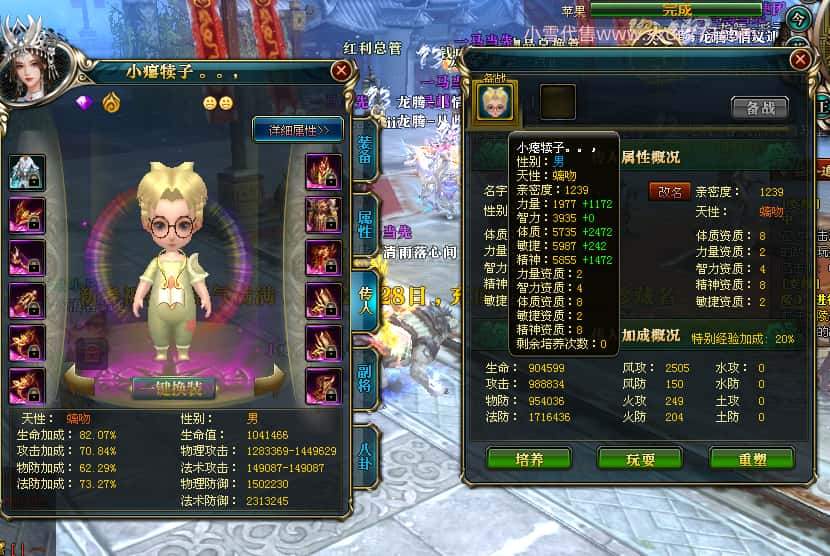This screenshot has height=556, width=830.
Task: Activate the 重塑 reshape button
Action: (751, 459)
